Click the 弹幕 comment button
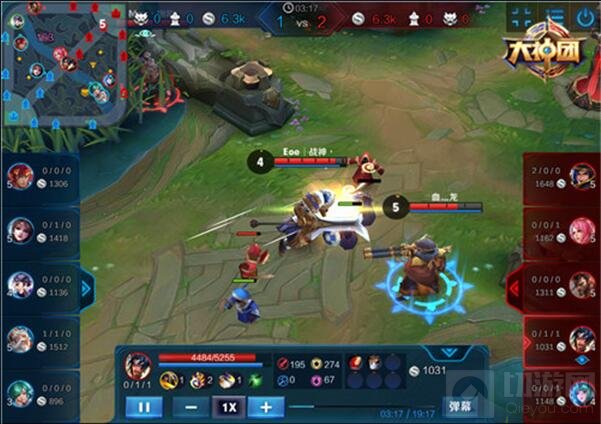Screen dimensions: 601x424 (x=461, y=407)
